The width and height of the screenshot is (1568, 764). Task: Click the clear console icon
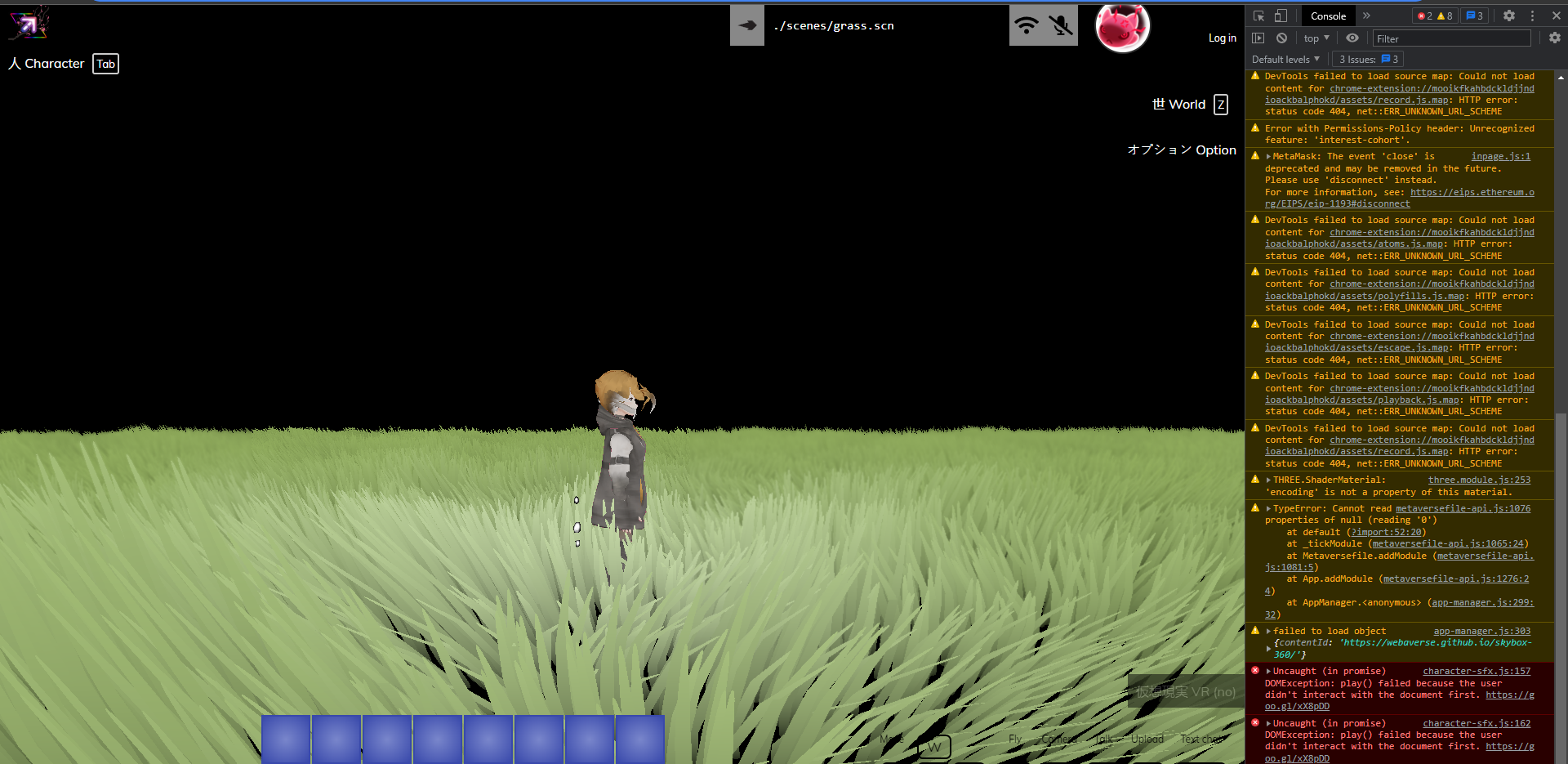(1281, 38)
